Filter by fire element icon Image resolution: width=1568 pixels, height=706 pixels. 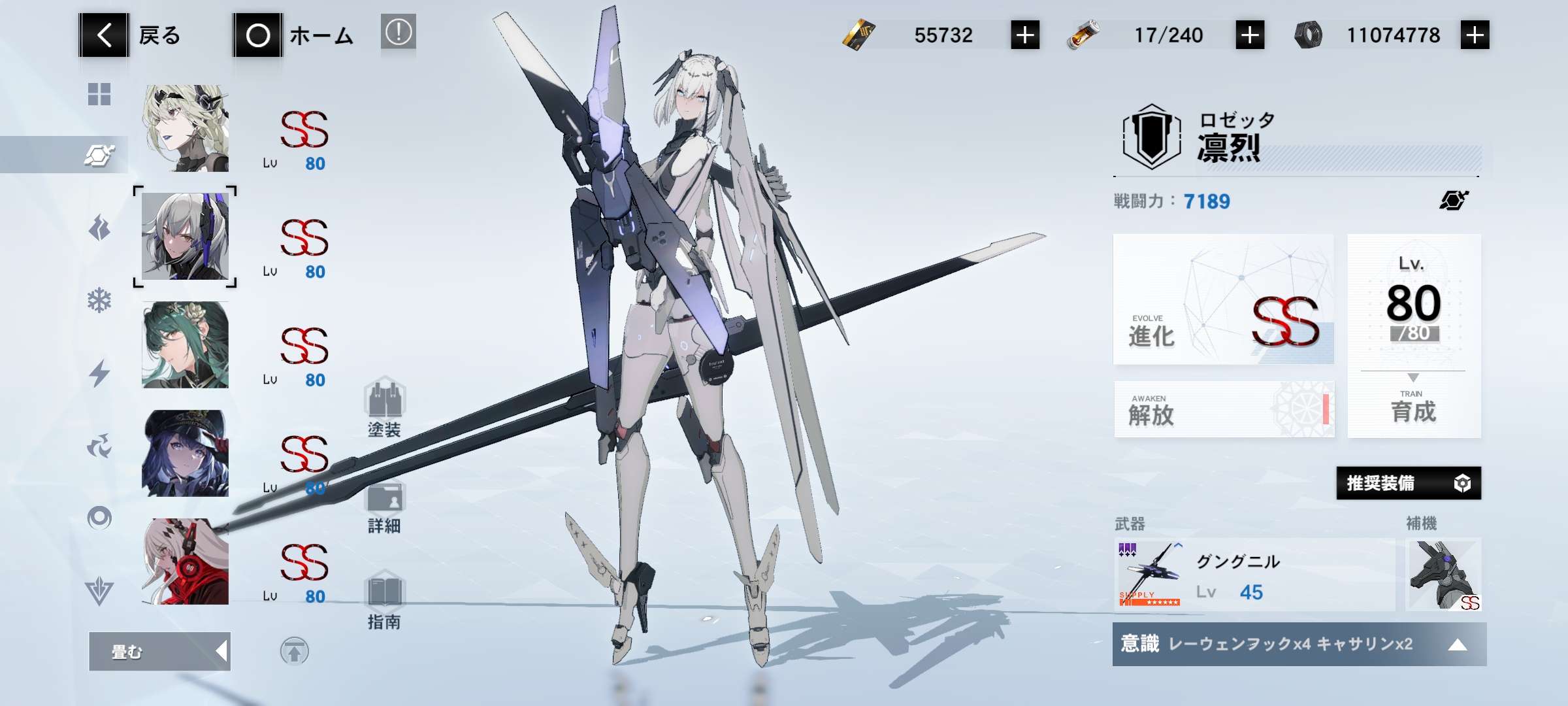99,228
